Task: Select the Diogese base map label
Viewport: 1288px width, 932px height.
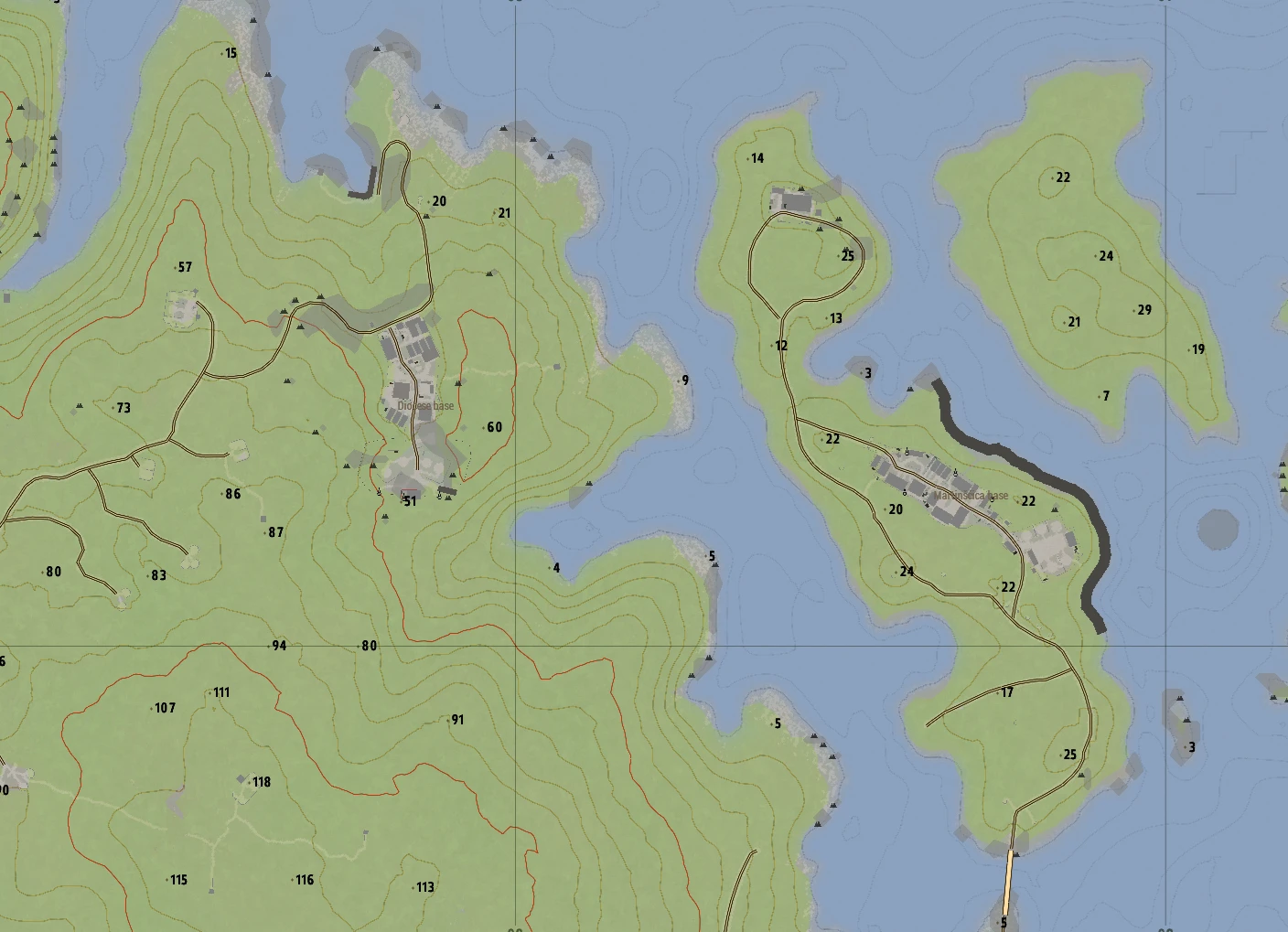Action: pos(425,406)
